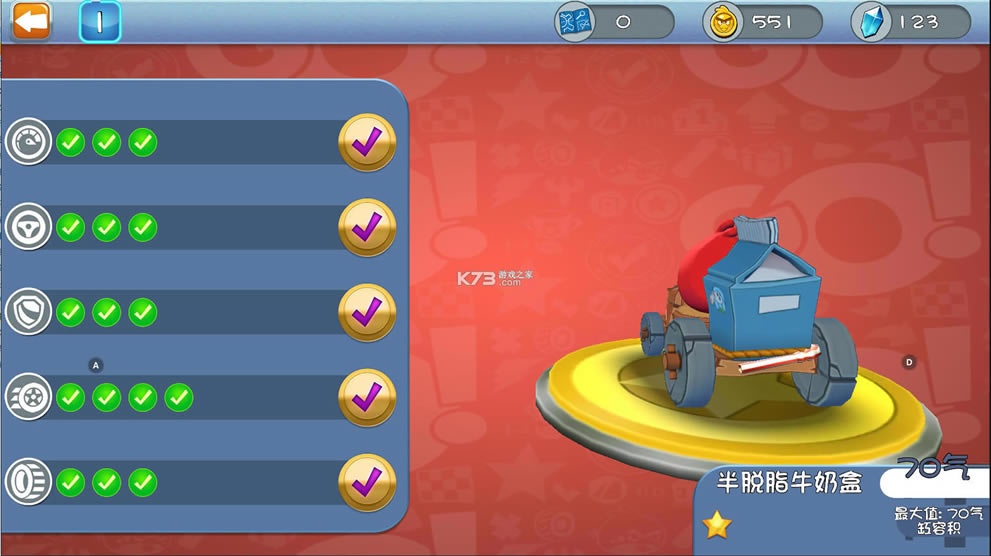Open the blue crystal gem counter
991x556 pixels.
click(911, 22)
